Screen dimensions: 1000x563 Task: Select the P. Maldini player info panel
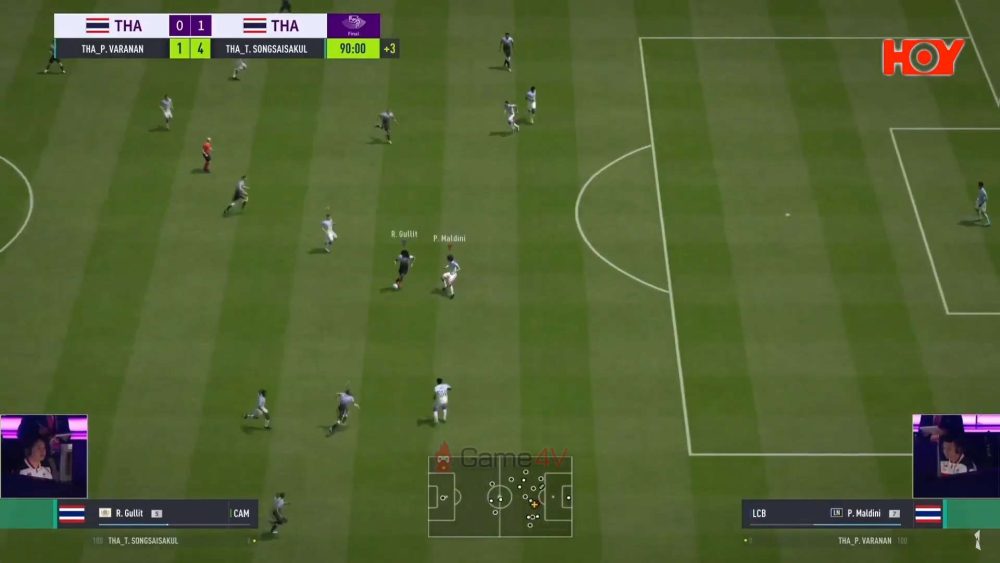[x=843, y=513]
